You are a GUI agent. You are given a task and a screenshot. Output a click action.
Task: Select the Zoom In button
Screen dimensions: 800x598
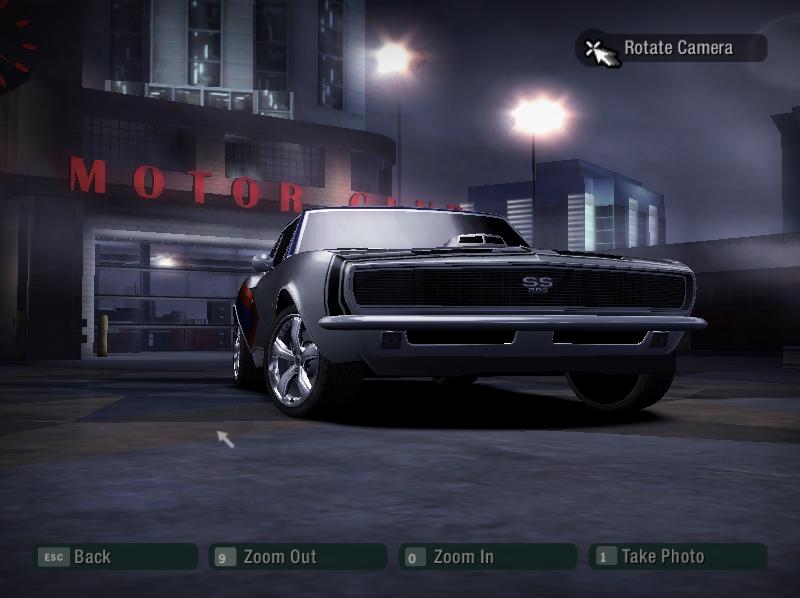tap(487, 557)
